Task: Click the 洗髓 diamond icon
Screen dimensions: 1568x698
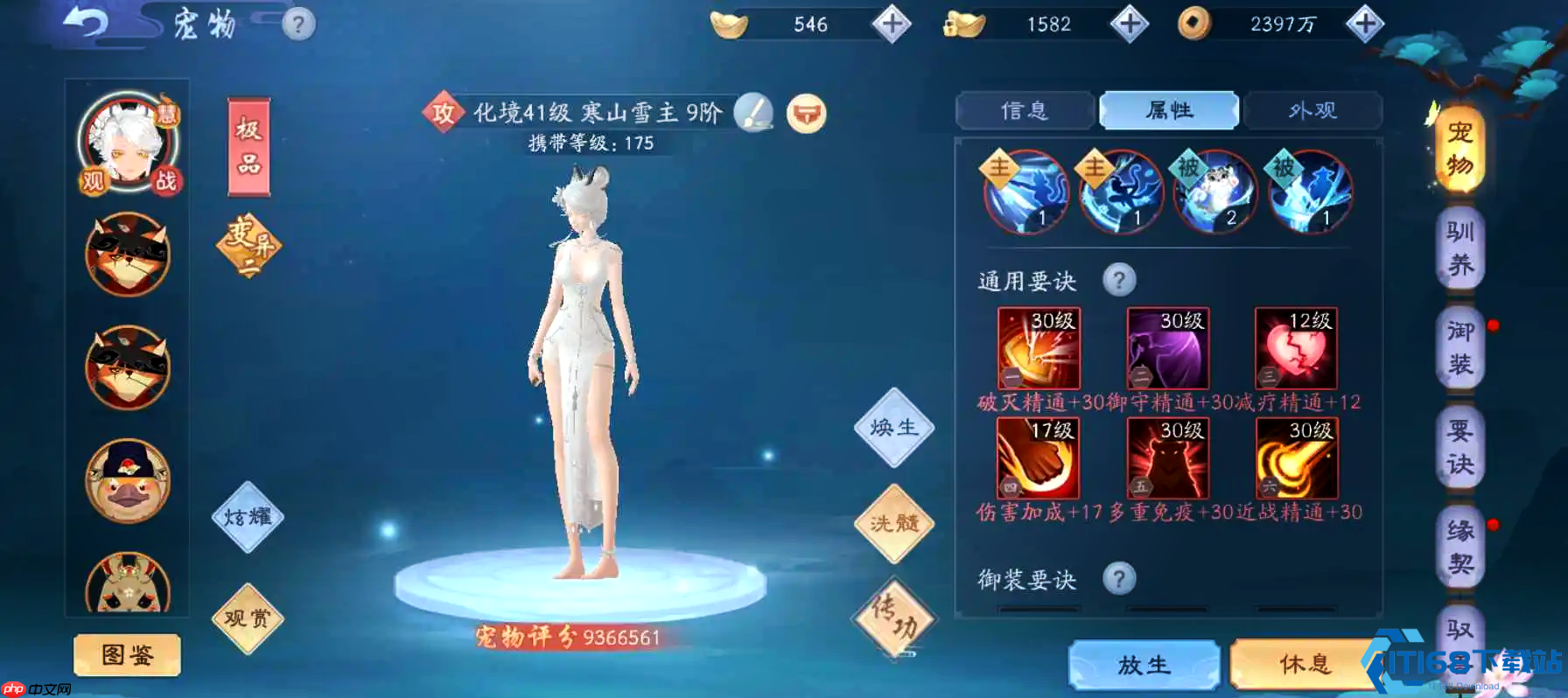Action: tap(893, 524)
